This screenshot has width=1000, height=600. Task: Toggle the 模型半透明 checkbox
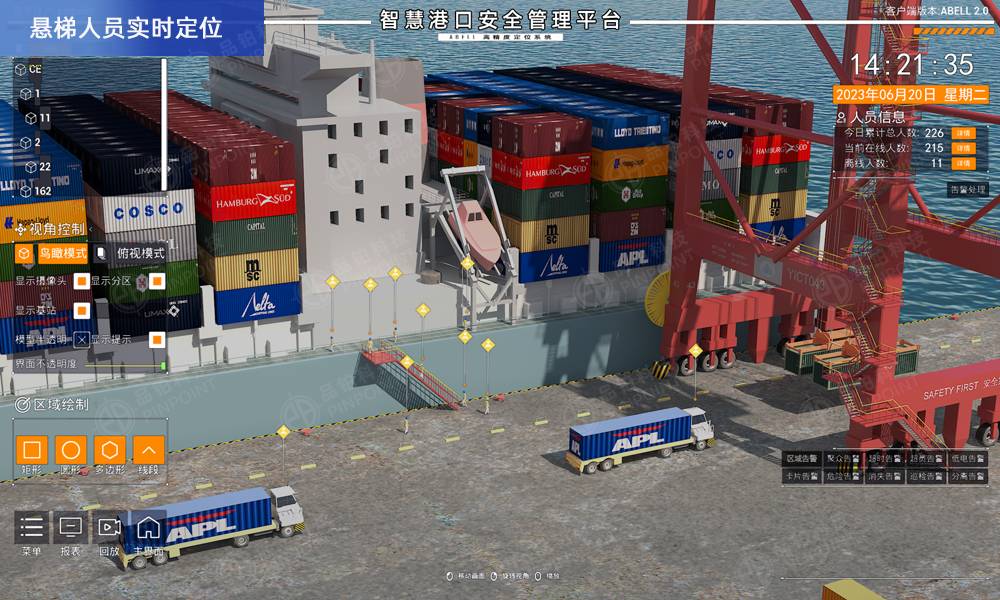pyautogui.click(x=82, y=339)
